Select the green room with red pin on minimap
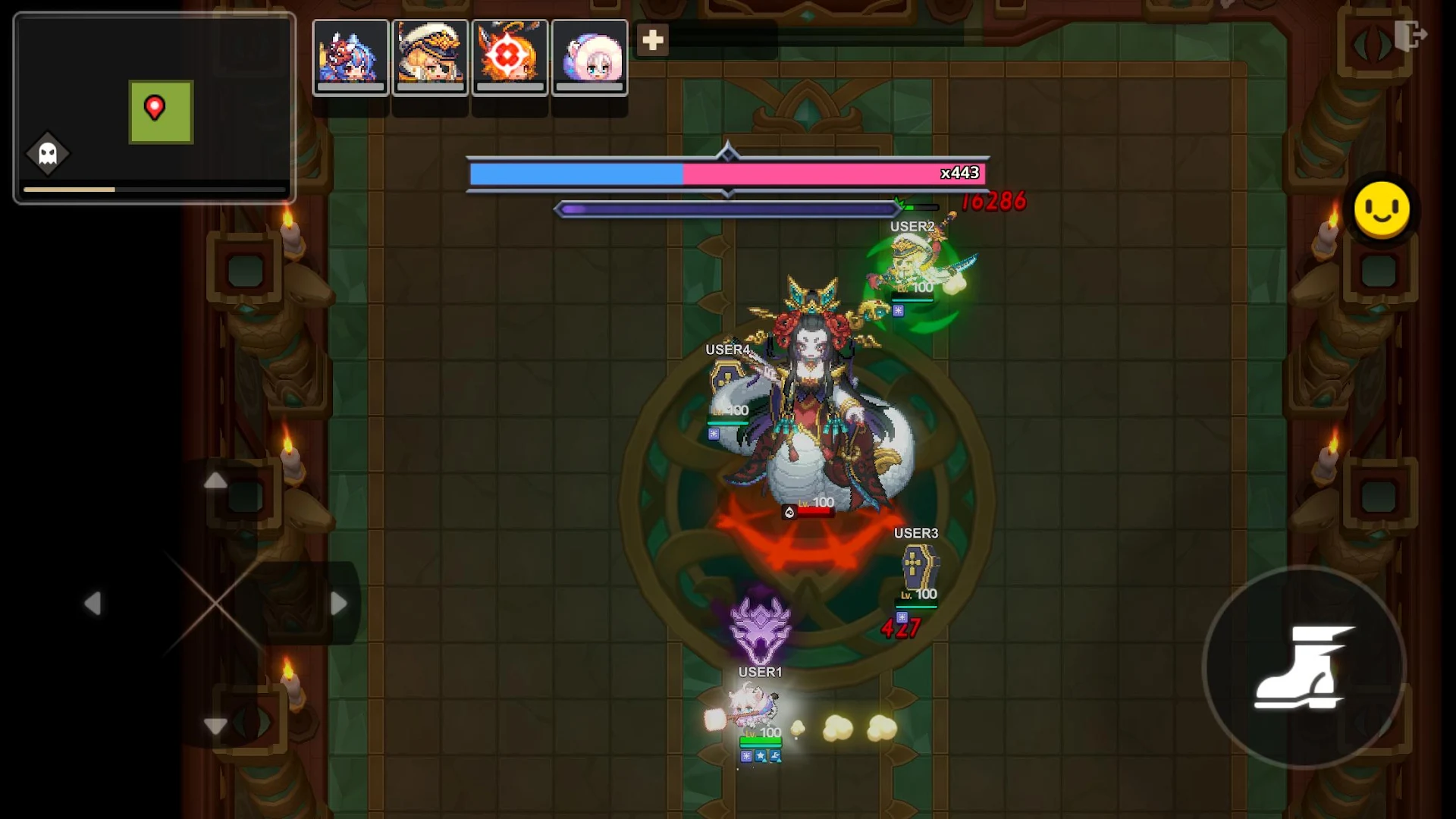The height and width of the screenshot is (819, 1456). coord(161,111)
